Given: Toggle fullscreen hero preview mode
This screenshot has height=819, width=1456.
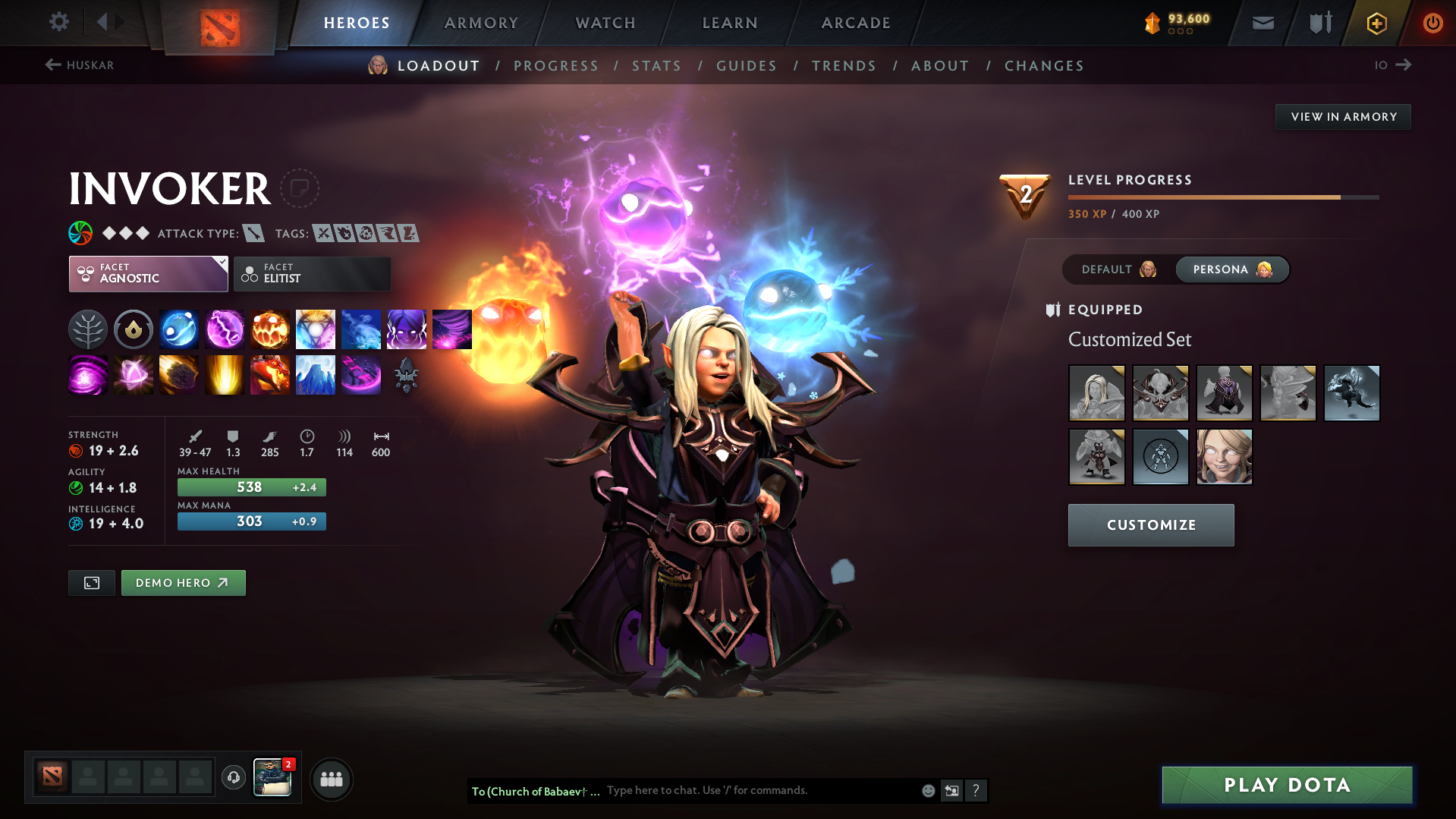Looking at the screenshot, I should click(91, 583).
